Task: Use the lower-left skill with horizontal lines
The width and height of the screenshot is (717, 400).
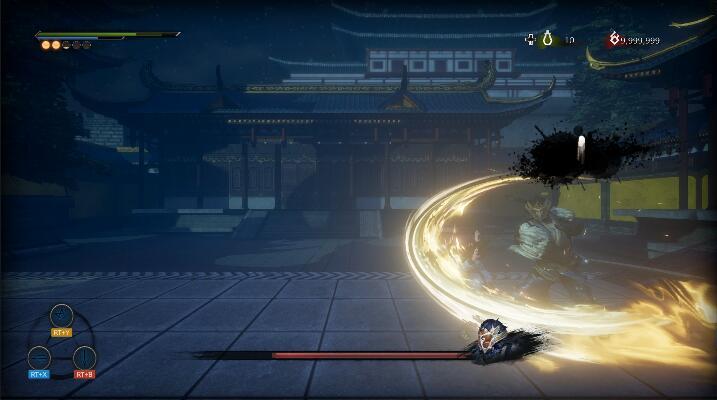Action: (x=39, y=357)
